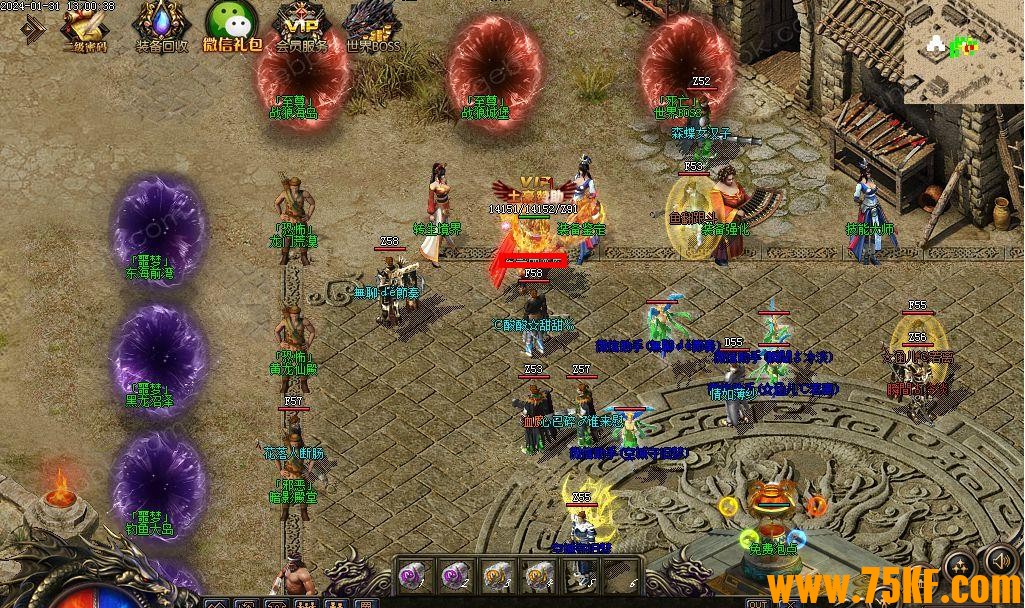This screenshot has width=1025, height=608.
Task: Open the 世界BOSS world boss panel
Action: pos(372,26)
